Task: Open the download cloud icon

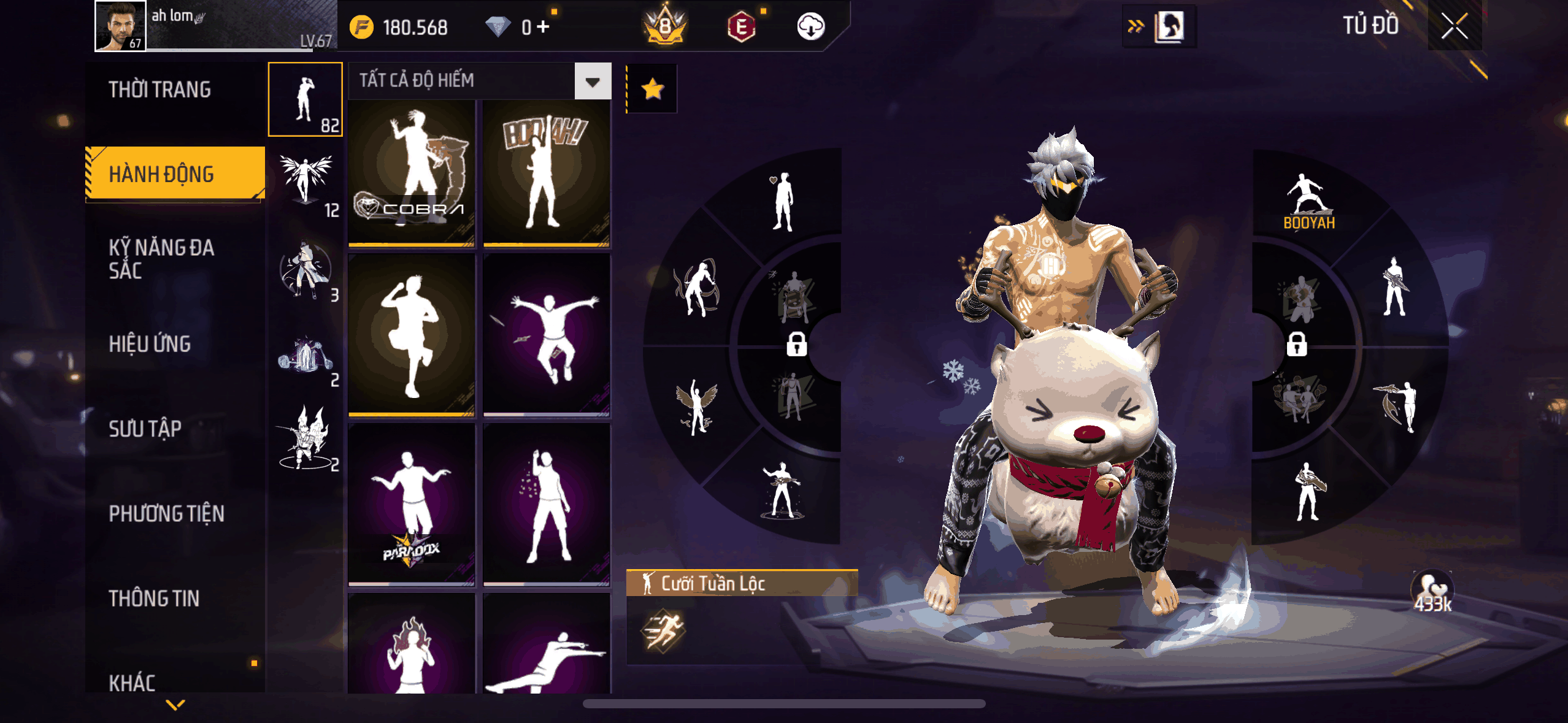Action: (x=810, y=26)
